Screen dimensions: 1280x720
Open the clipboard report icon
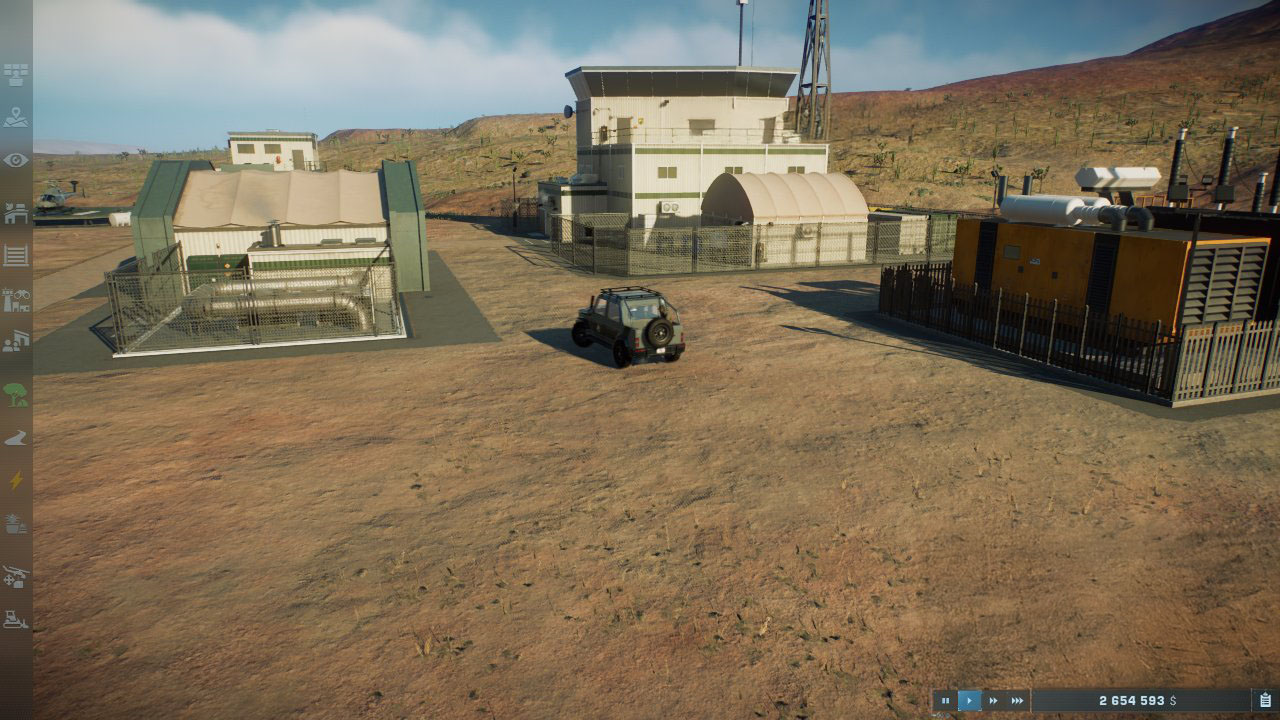coord(1265,701)
